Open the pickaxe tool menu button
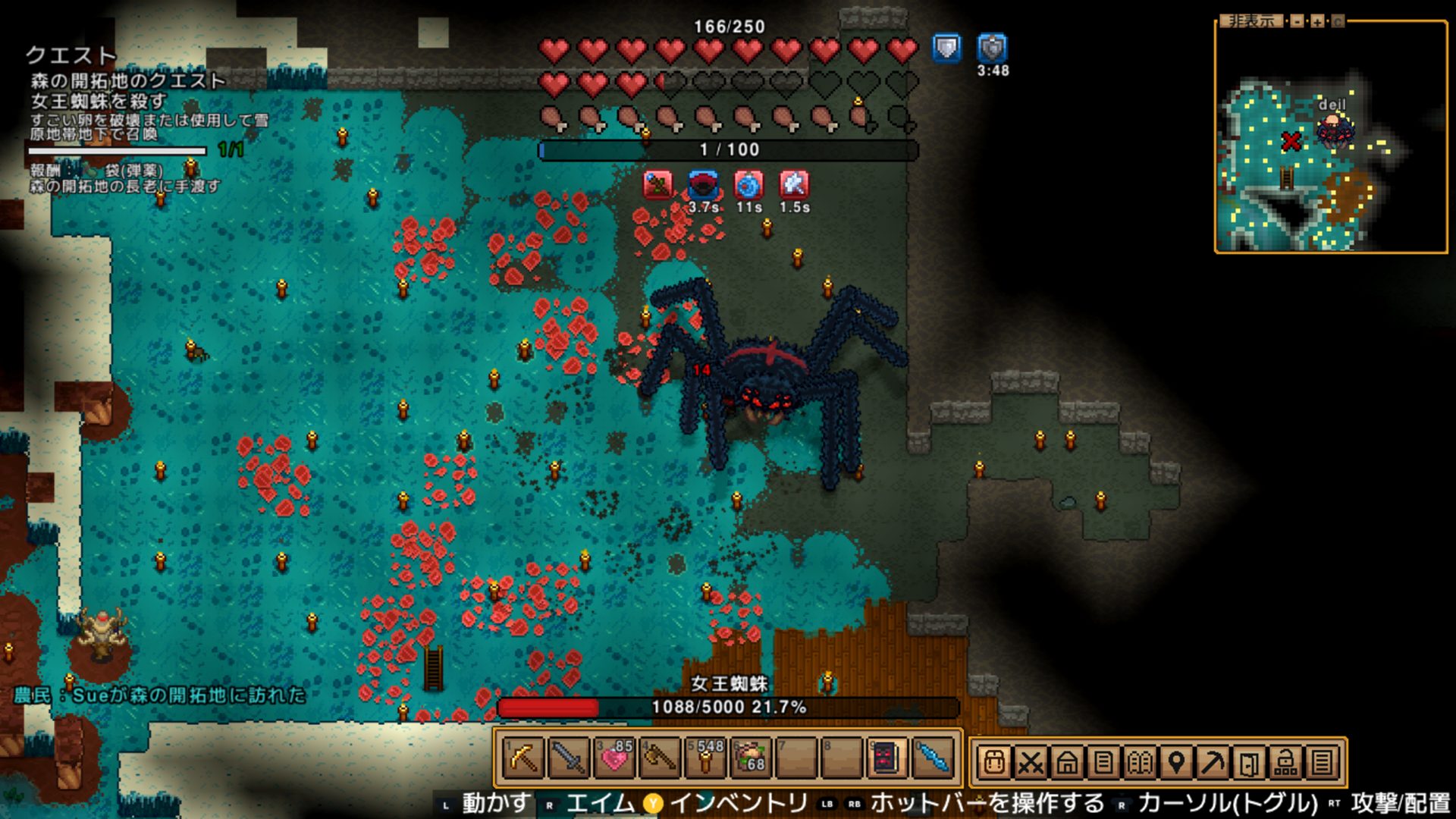Viewport: 1456px width, 819px height. (1213, 761)
